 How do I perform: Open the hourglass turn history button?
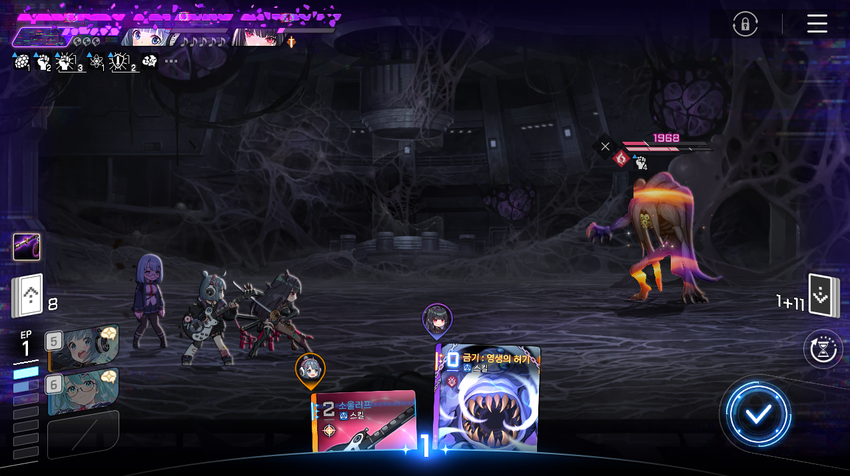(821, 349)
